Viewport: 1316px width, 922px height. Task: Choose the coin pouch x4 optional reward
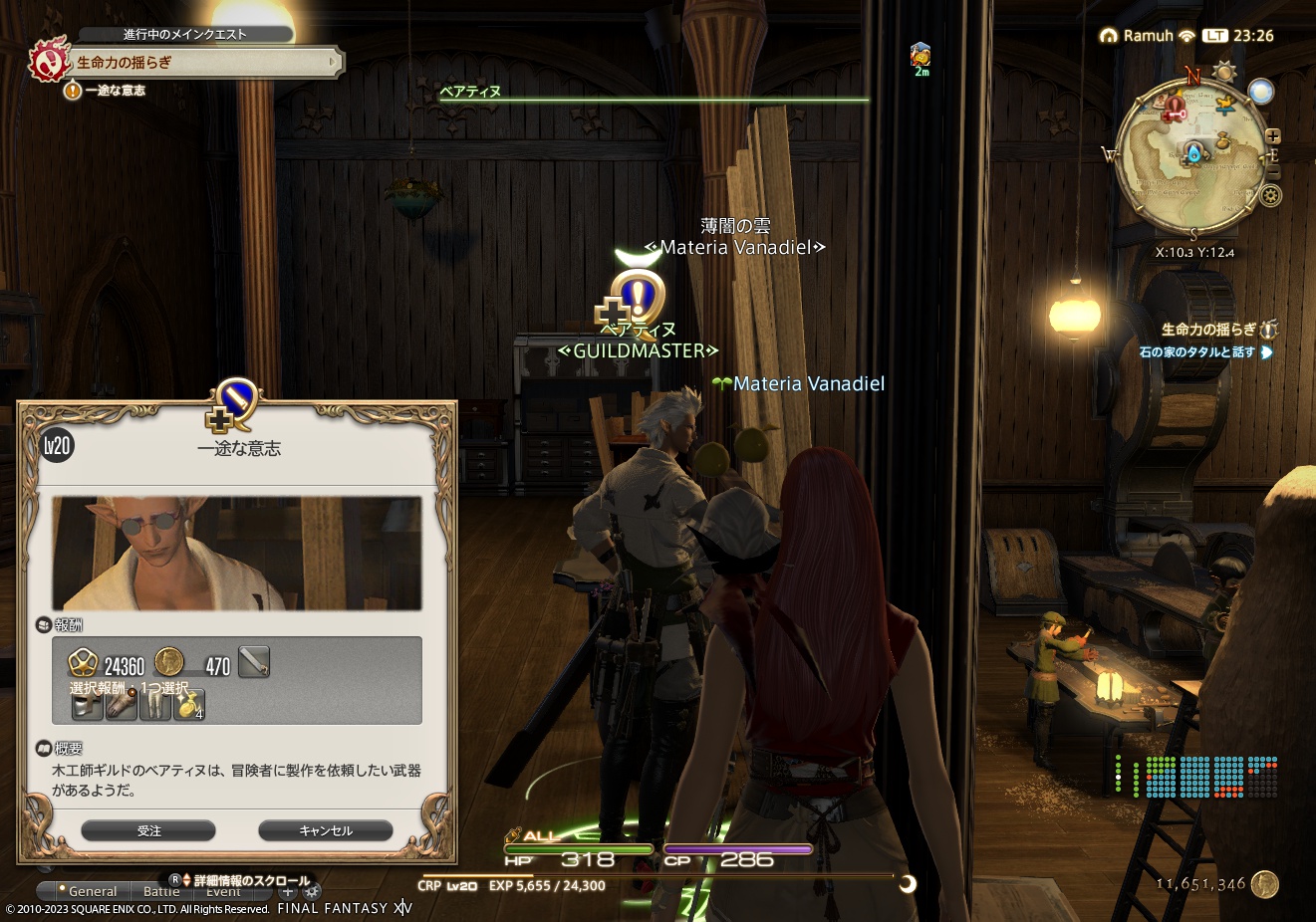(188, 707)
